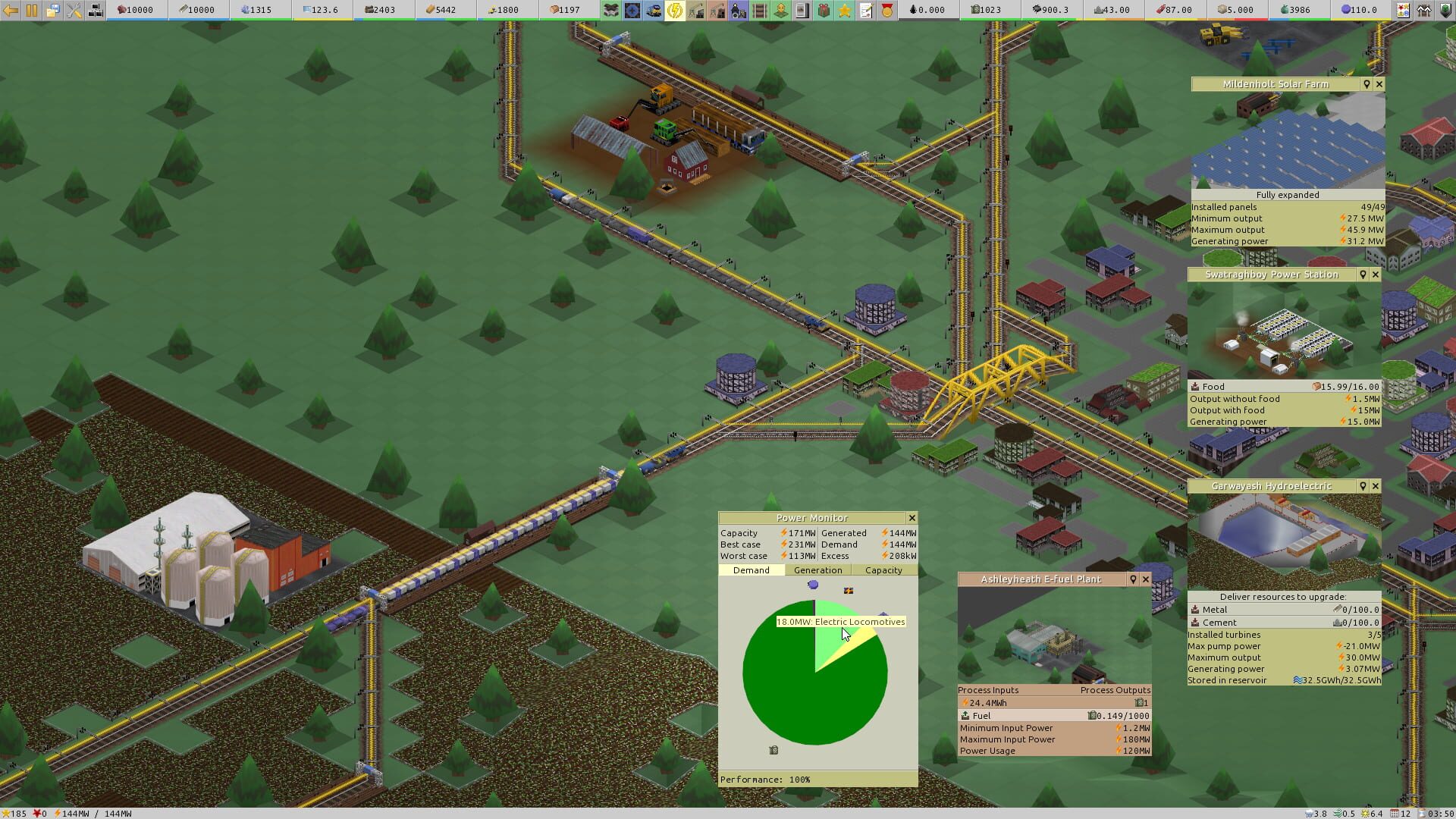Select the blue compass map icon
Viewport: 1456px width, 819px height.
point(633,11)
